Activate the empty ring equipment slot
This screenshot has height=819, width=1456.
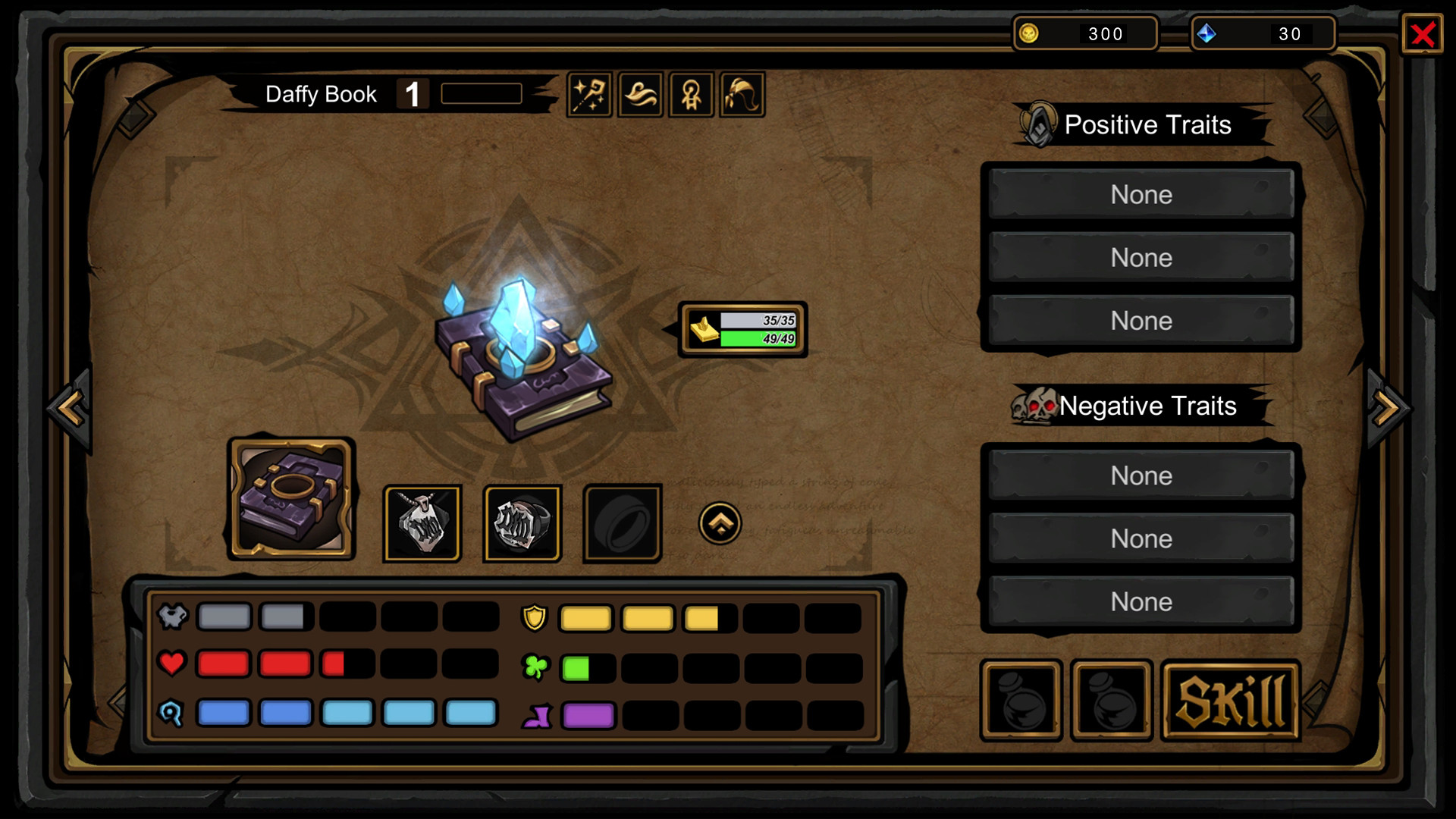click(623, 523)
